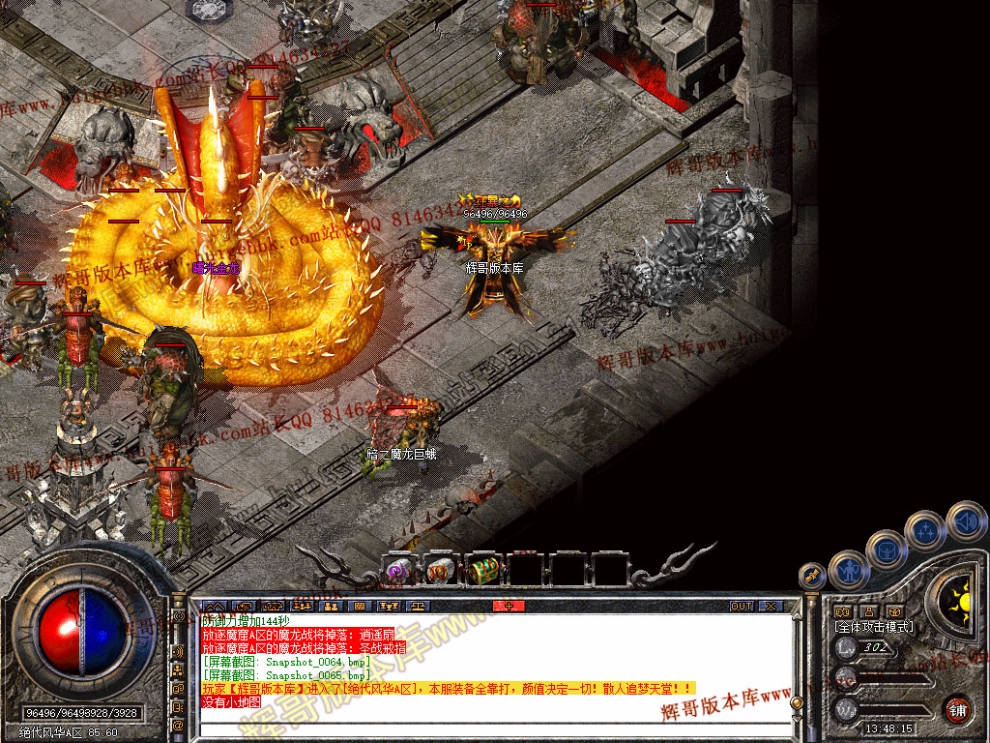Use the red scroll bundle belt slot
990x743 pixels.
(x=440, y=570)
